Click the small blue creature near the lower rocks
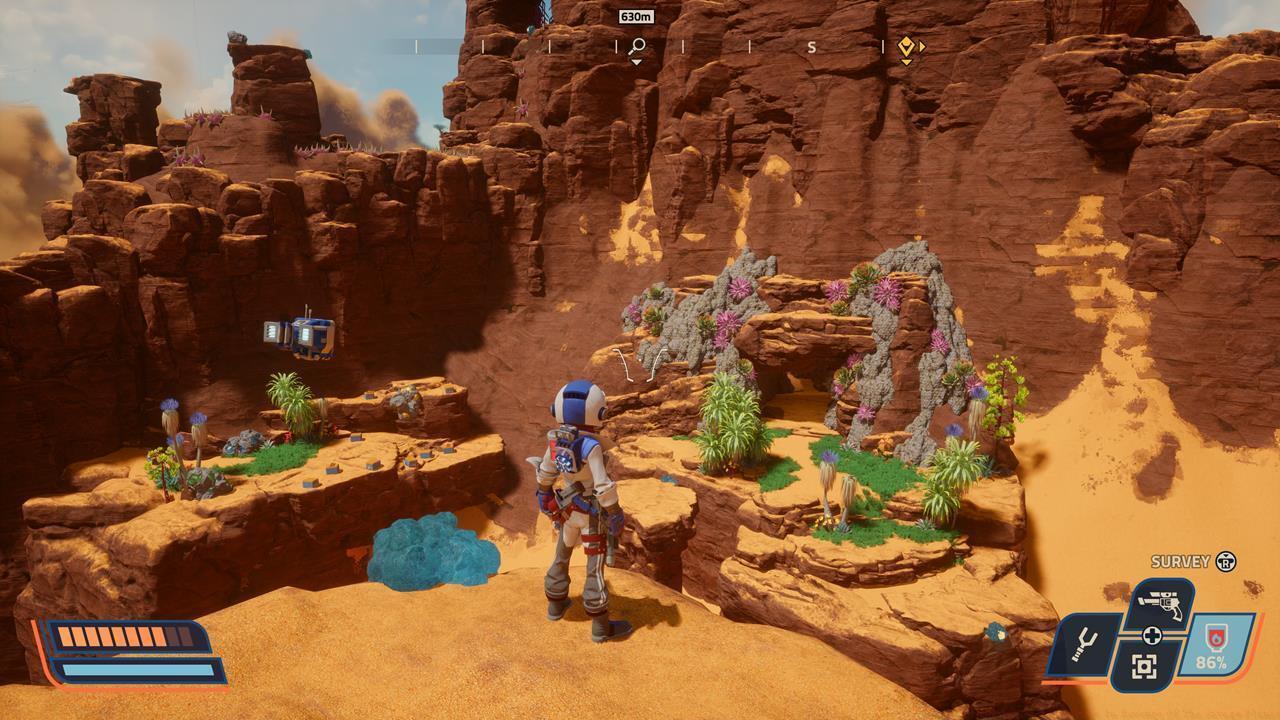Viewport: 1280px width, 720px height. (995, 632)
